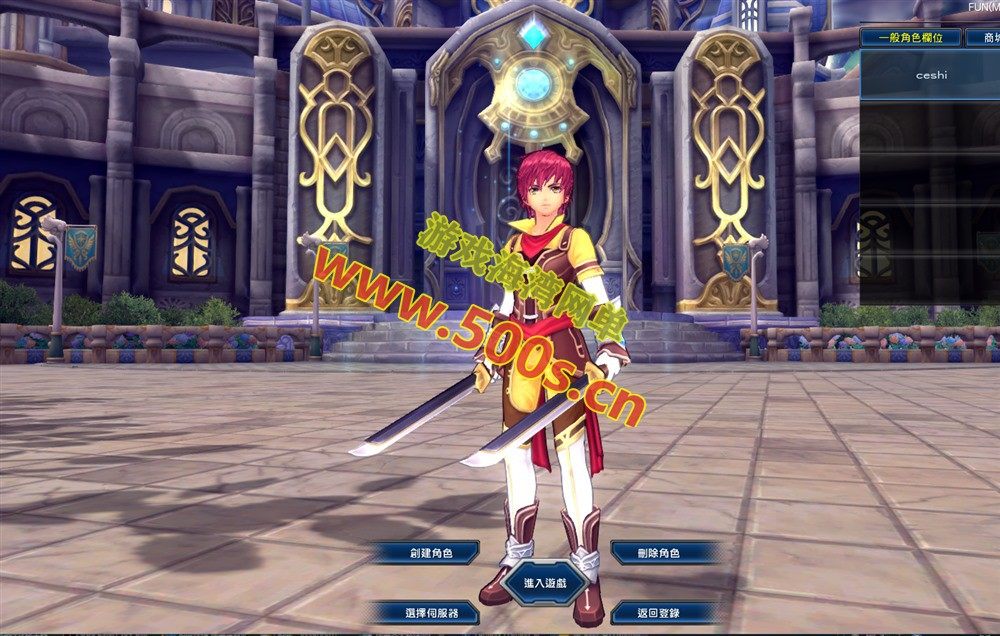
Task: Open the partially visible 商城 shop tab
Action: tap(985, 38)
